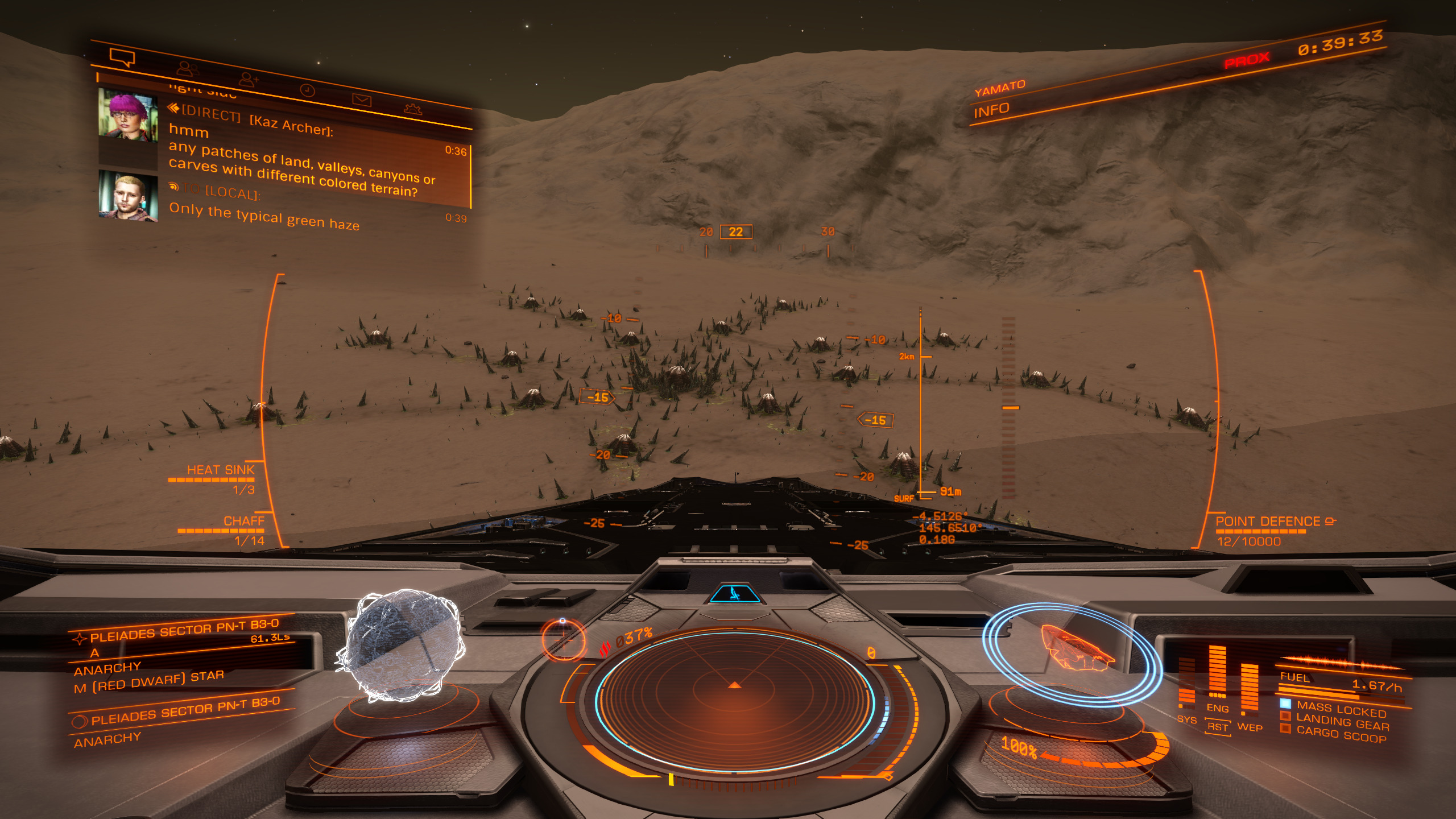Switch to the friends list tab
This screenshot has width=1456, height=819.
187,69
